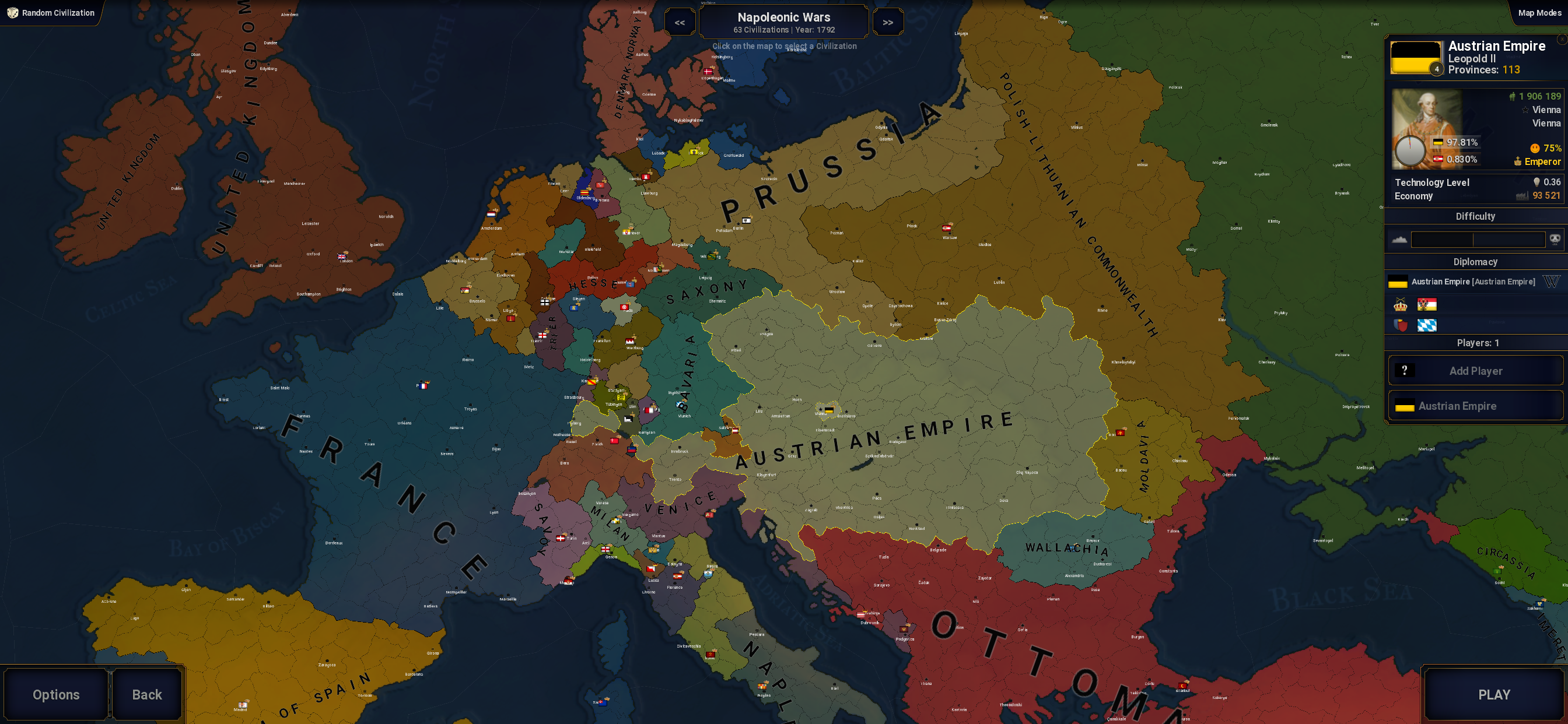
Task: Click the red-white eagle flag in Diplomacy
Action: 1427,305
